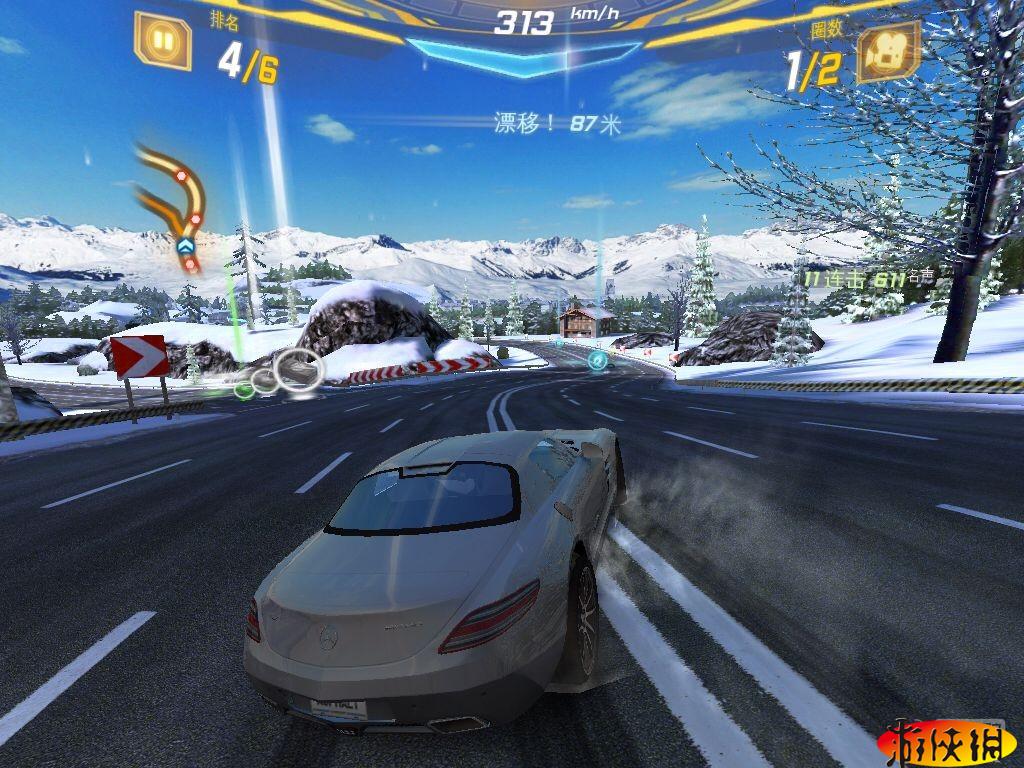Switch view with the camera icon
The image size is (1024, 768).
[x=889, y=52]
